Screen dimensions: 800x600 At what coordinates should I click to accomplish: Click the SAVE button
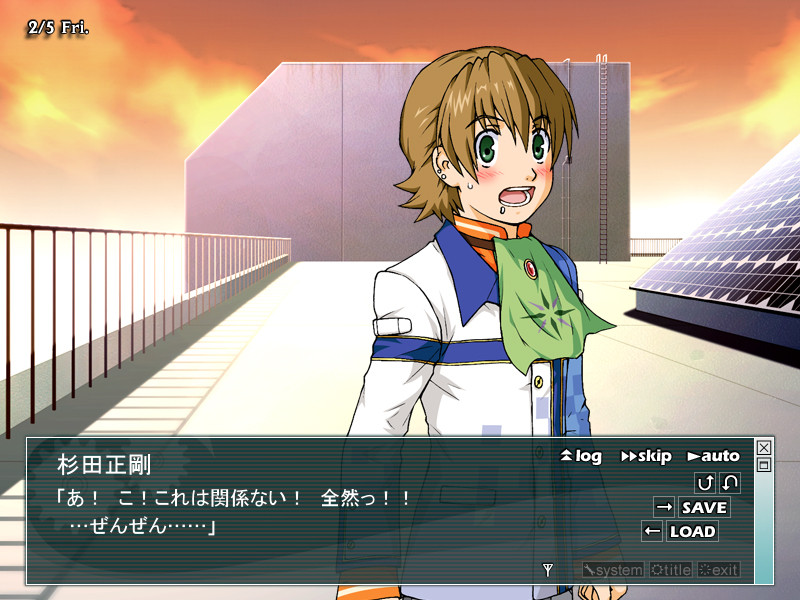pyautogui.click(x=704, y=507)
